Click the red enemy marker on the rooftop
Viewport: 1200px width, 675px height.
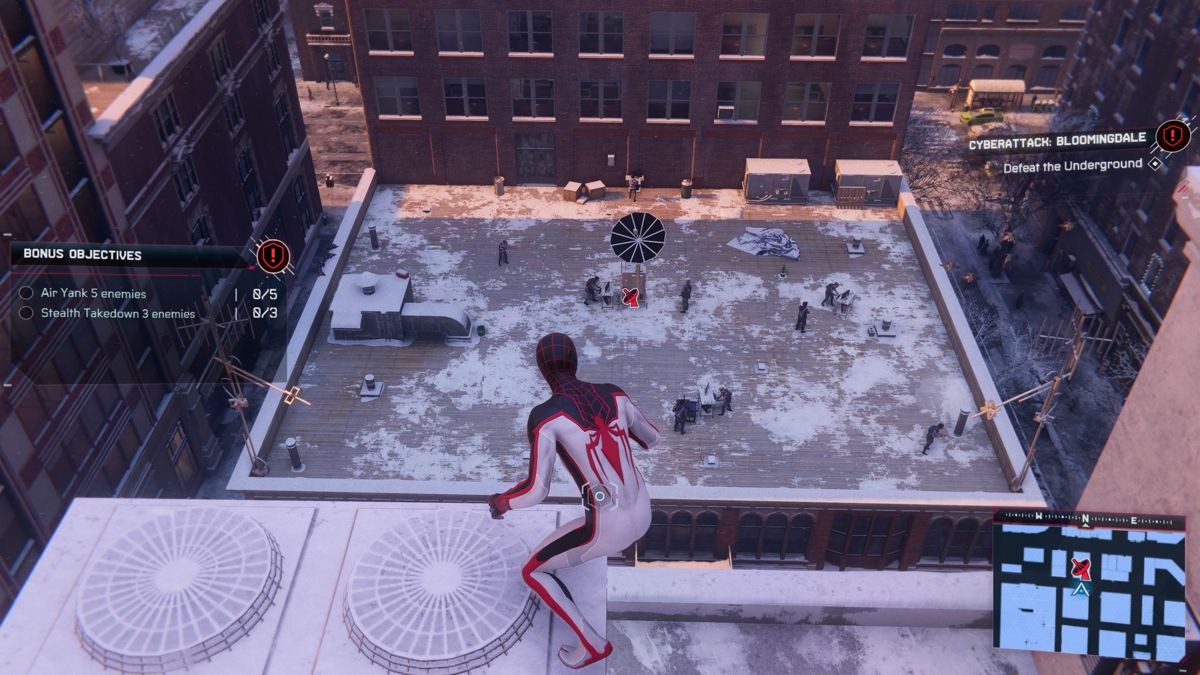(630, 295)
